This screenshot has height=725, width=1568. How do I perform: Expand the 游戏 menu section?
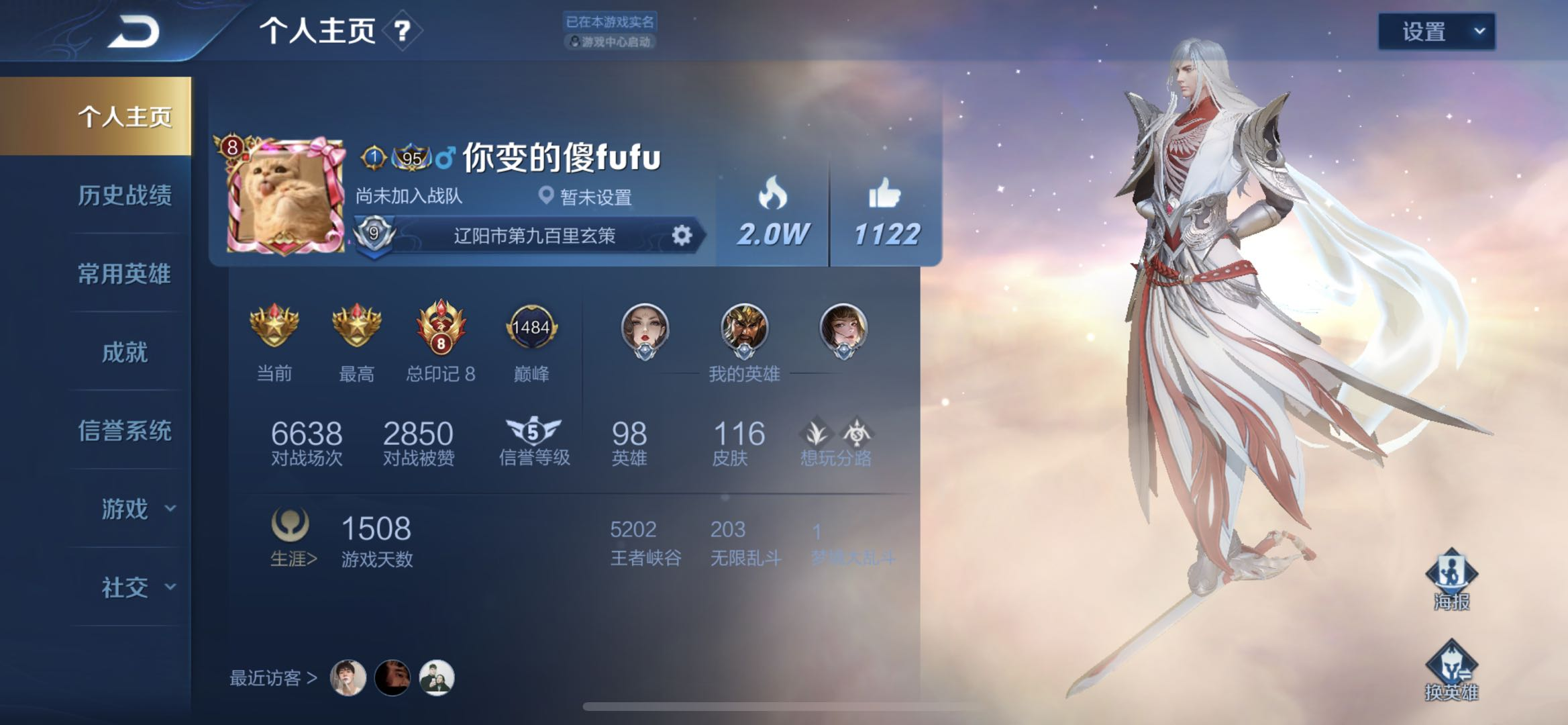tap(138, 509)
